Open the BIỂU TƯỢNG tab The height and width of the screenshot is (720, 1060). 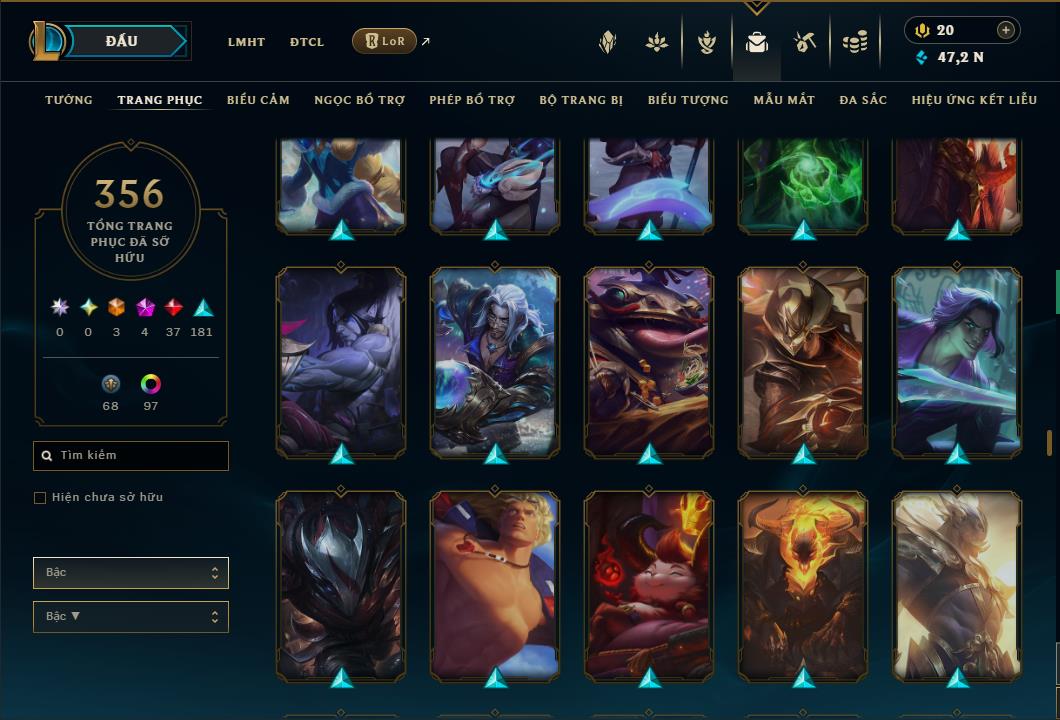tap(688, 100)
